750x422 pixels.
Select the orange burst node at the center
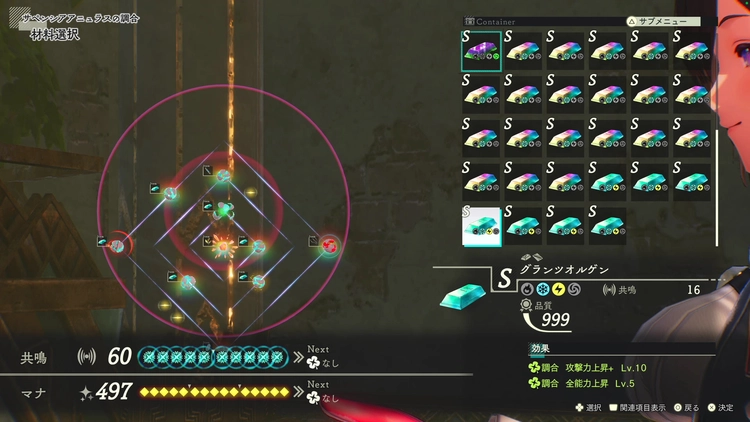pyautogui.click(x=223, y=243)
